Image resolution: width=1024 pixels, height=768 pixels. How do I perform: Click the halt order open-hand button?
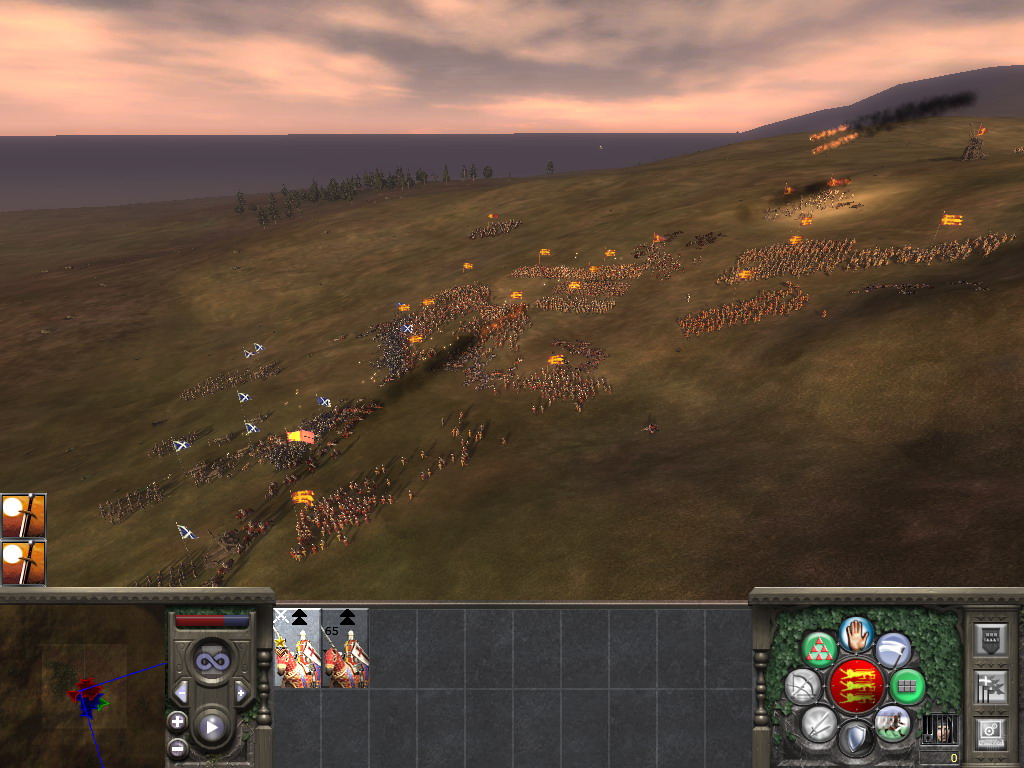coord(856,633)
